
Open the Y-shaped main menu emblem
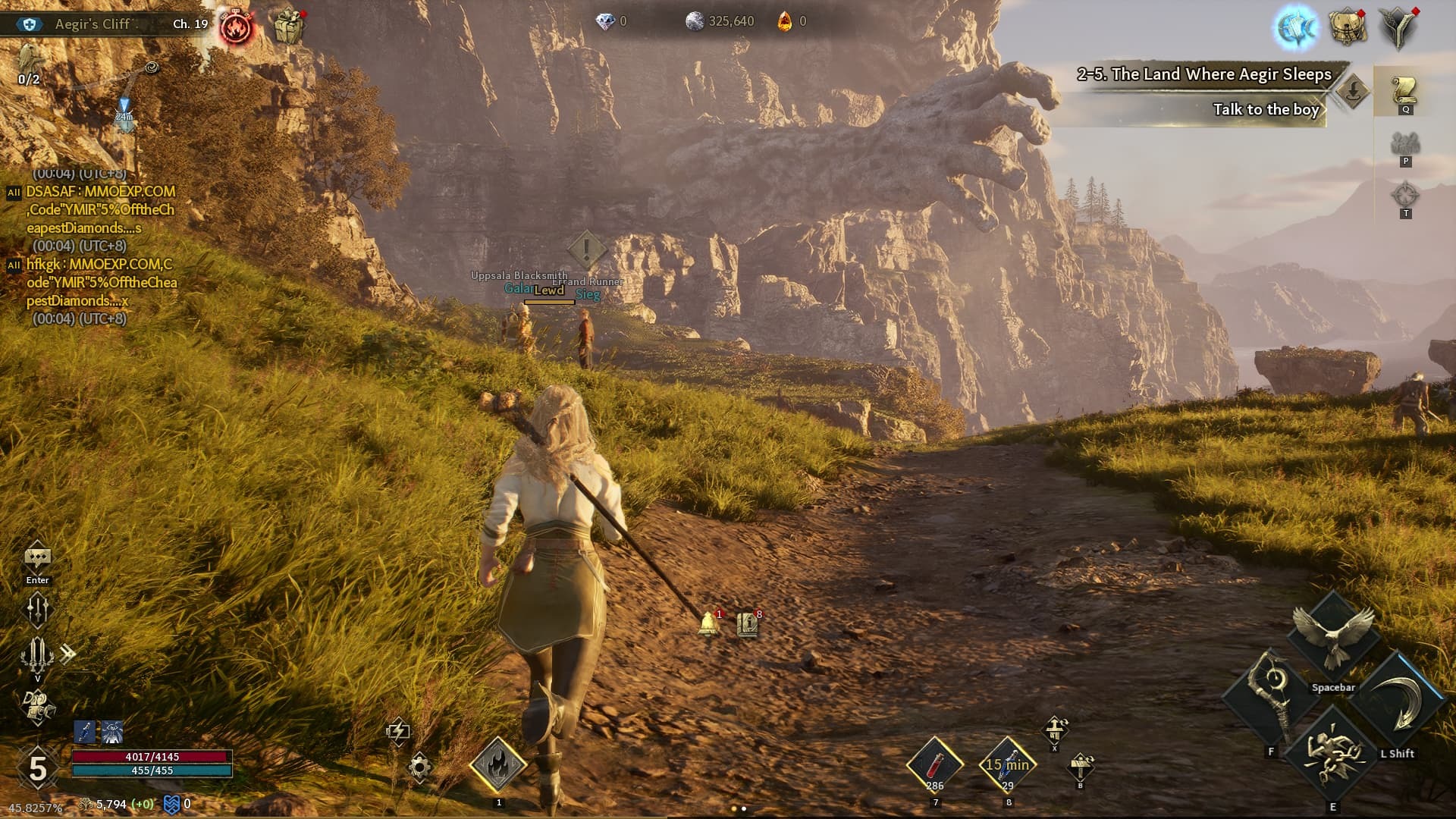click(x=1398, y=28)
